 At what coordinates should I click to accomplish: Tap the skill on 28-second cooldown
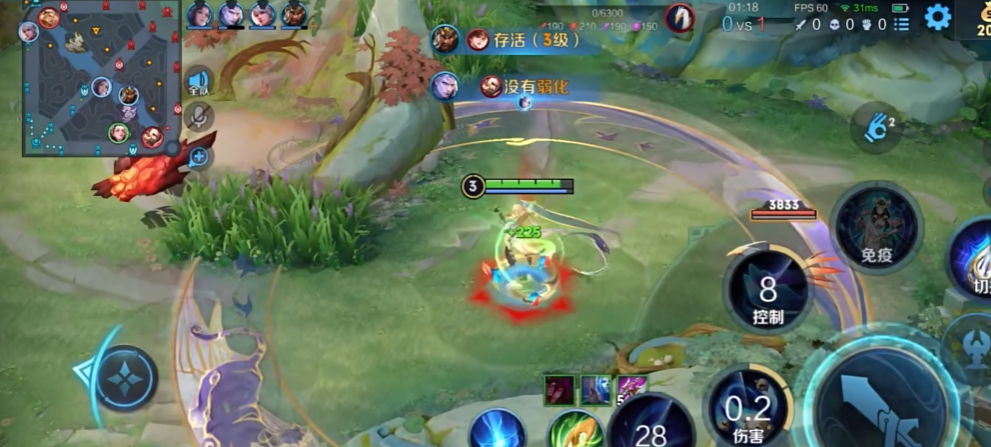click(x=651, y=424)
